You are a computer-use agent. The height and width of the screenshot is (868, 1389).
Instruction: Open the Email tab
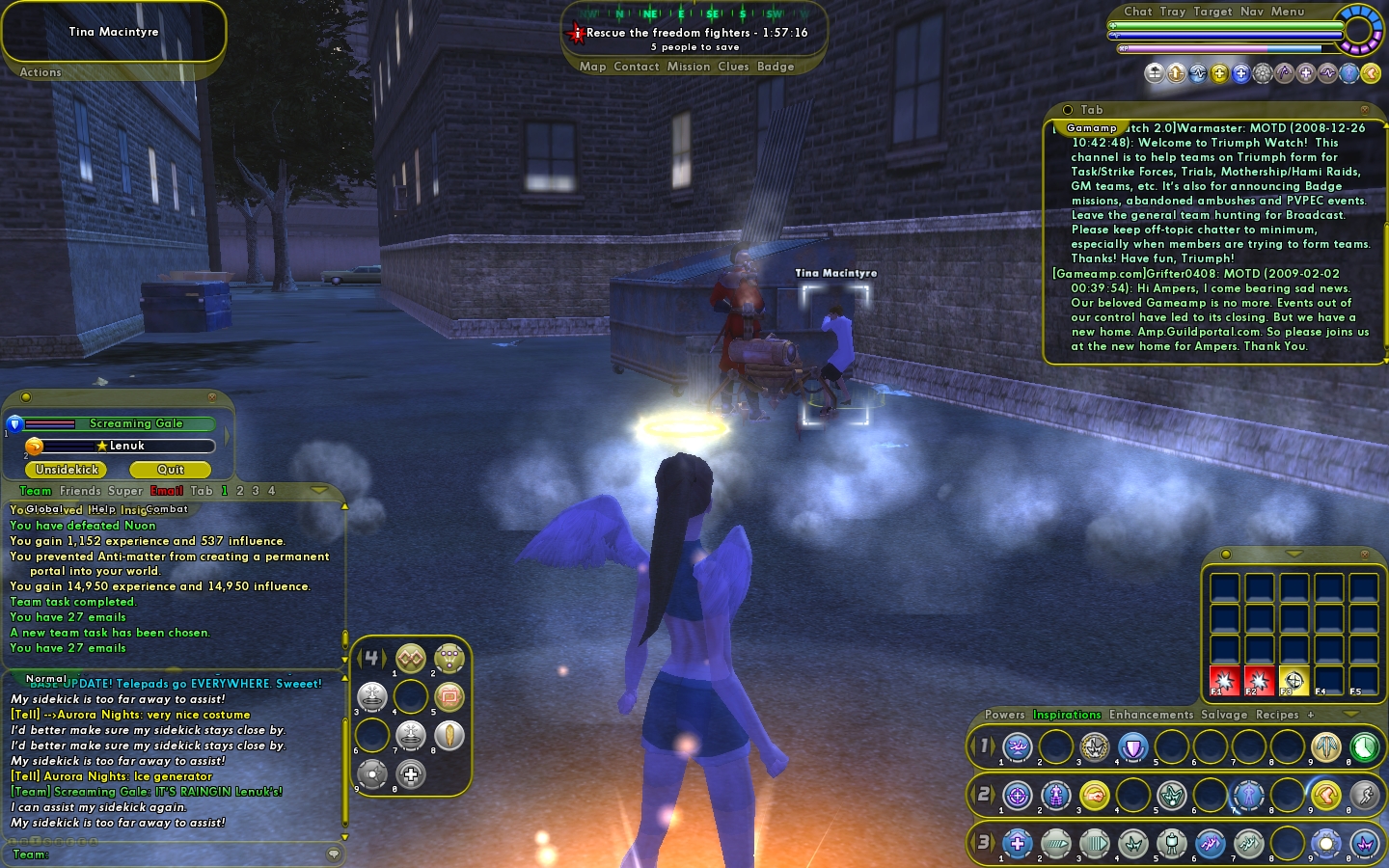pos(166,491)
